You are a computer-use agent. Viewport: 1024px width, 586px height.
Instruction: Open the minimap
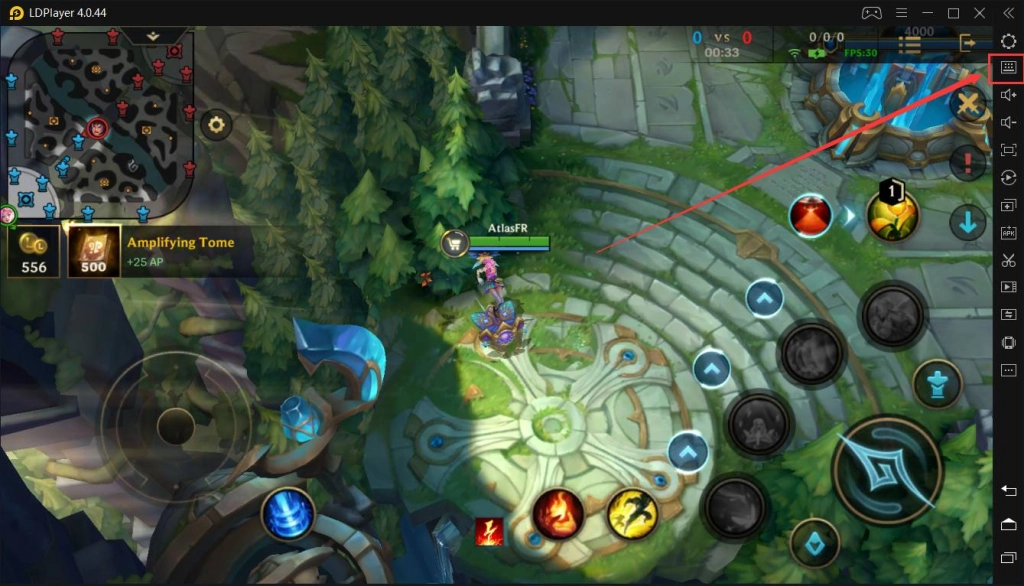click(x=97, y=122)
